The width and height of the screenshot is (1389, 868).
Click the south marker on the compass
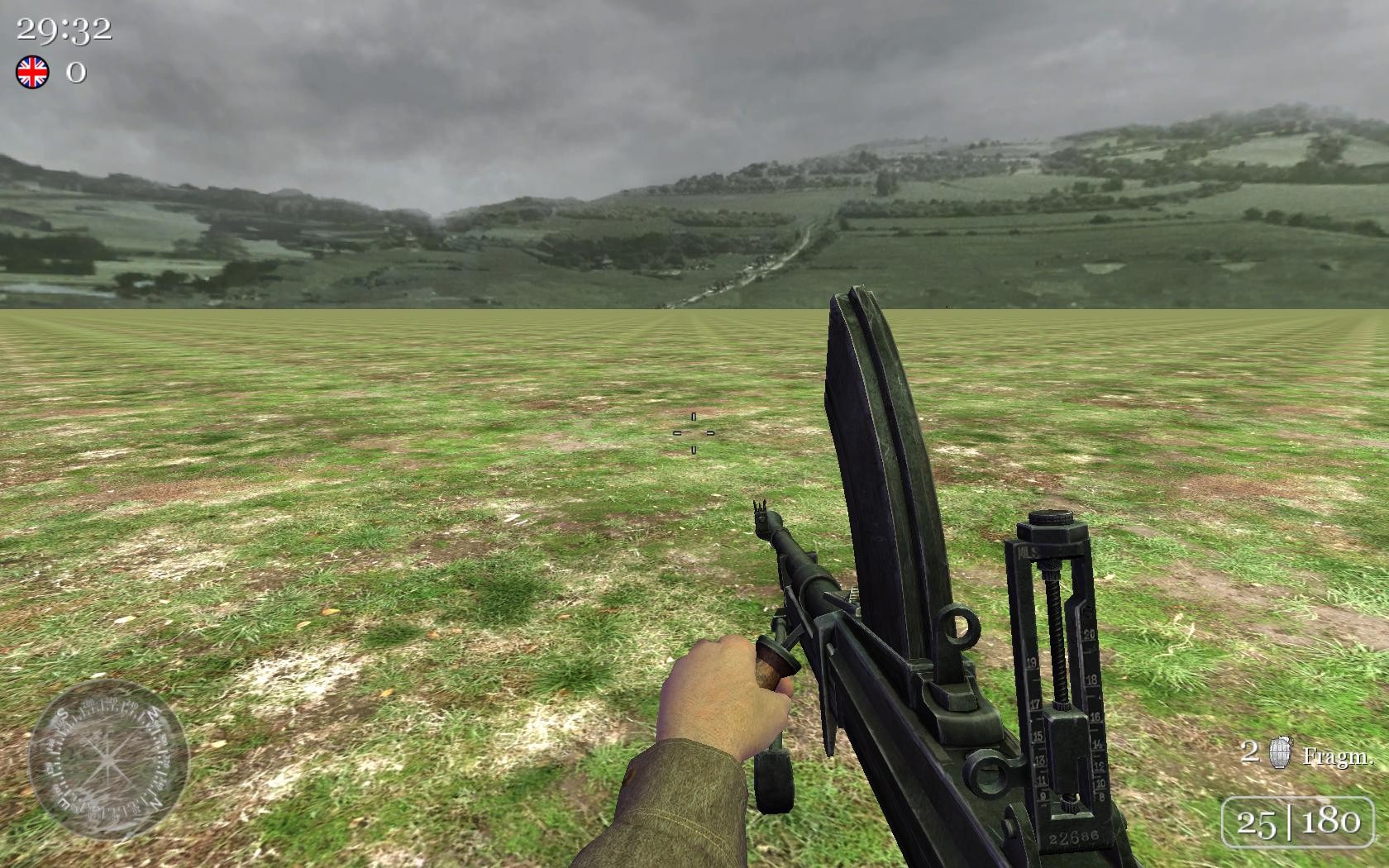coord(62,713)
